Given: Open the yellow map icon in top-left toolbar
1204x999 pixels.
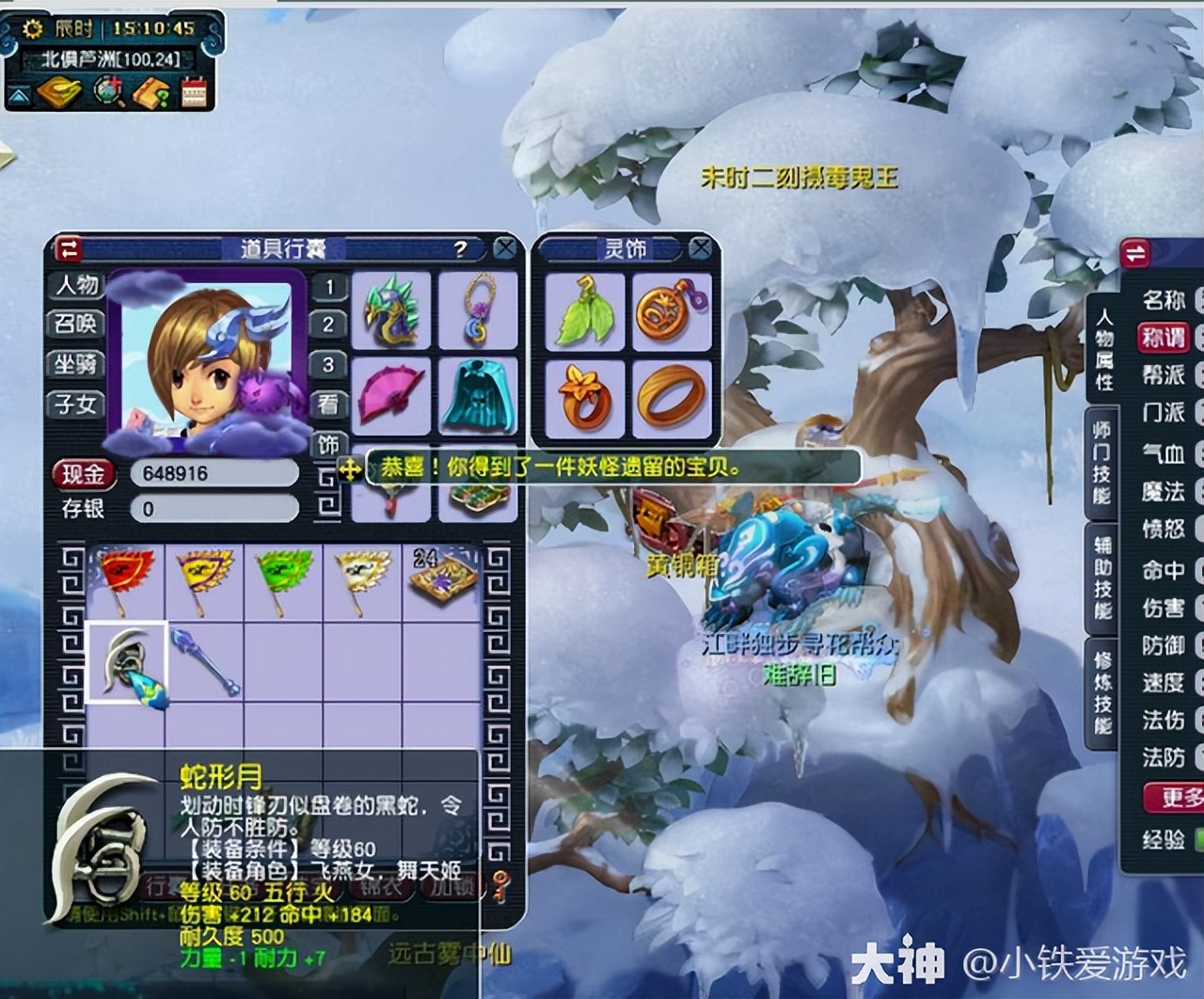Looking at the screenshot, I should [x=60, y=91].
